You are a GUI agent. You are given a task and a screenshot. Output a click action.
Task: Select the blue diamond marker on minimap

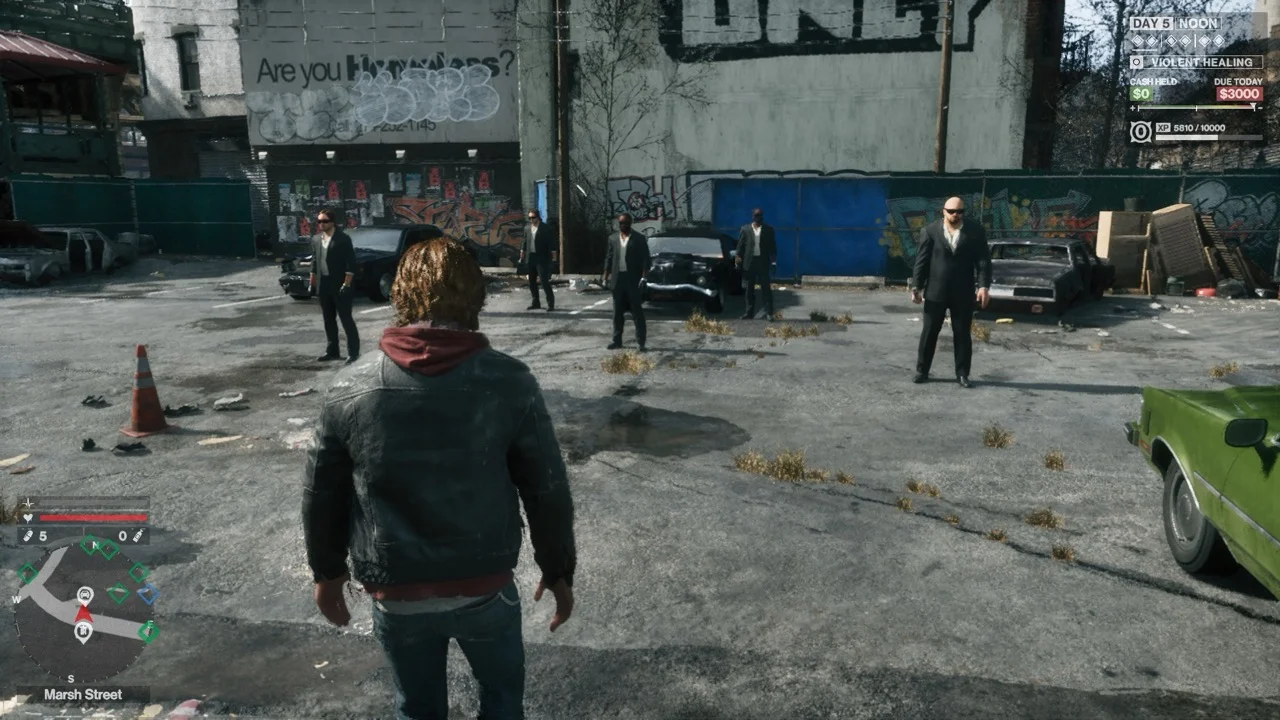148,594
